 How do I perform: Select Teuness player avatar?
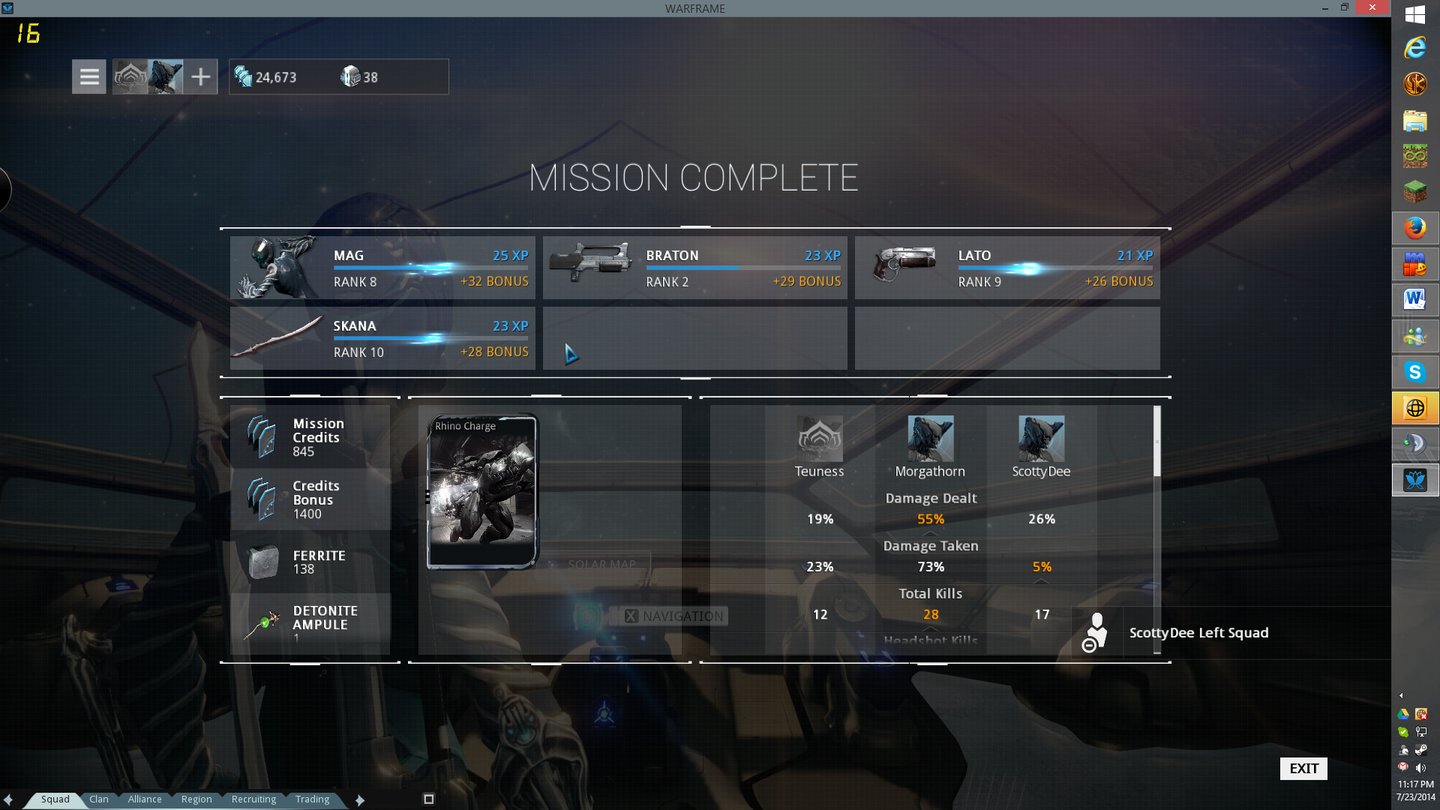[820, 439]
